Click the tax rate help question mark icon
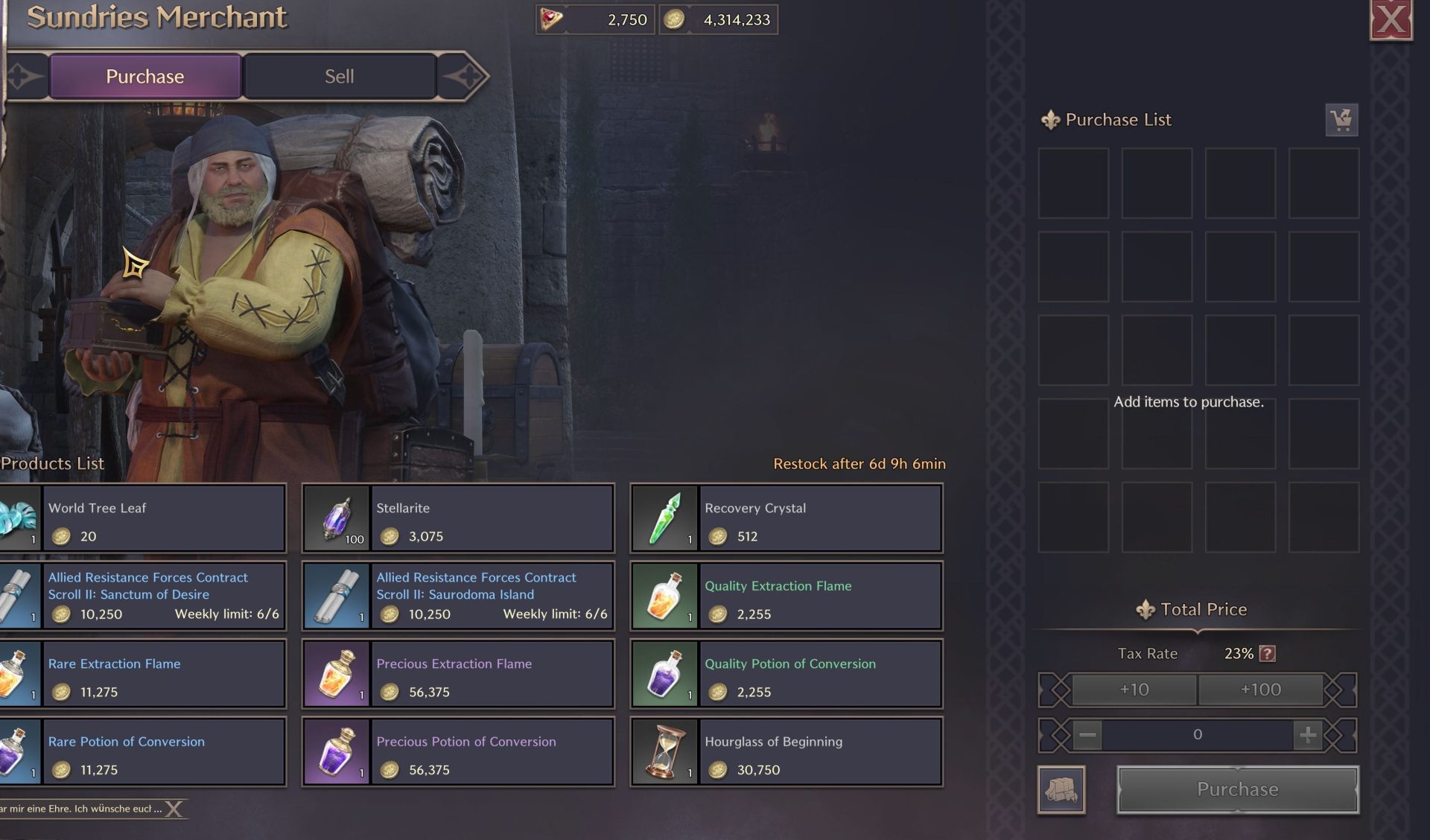 coord(1269,653)
